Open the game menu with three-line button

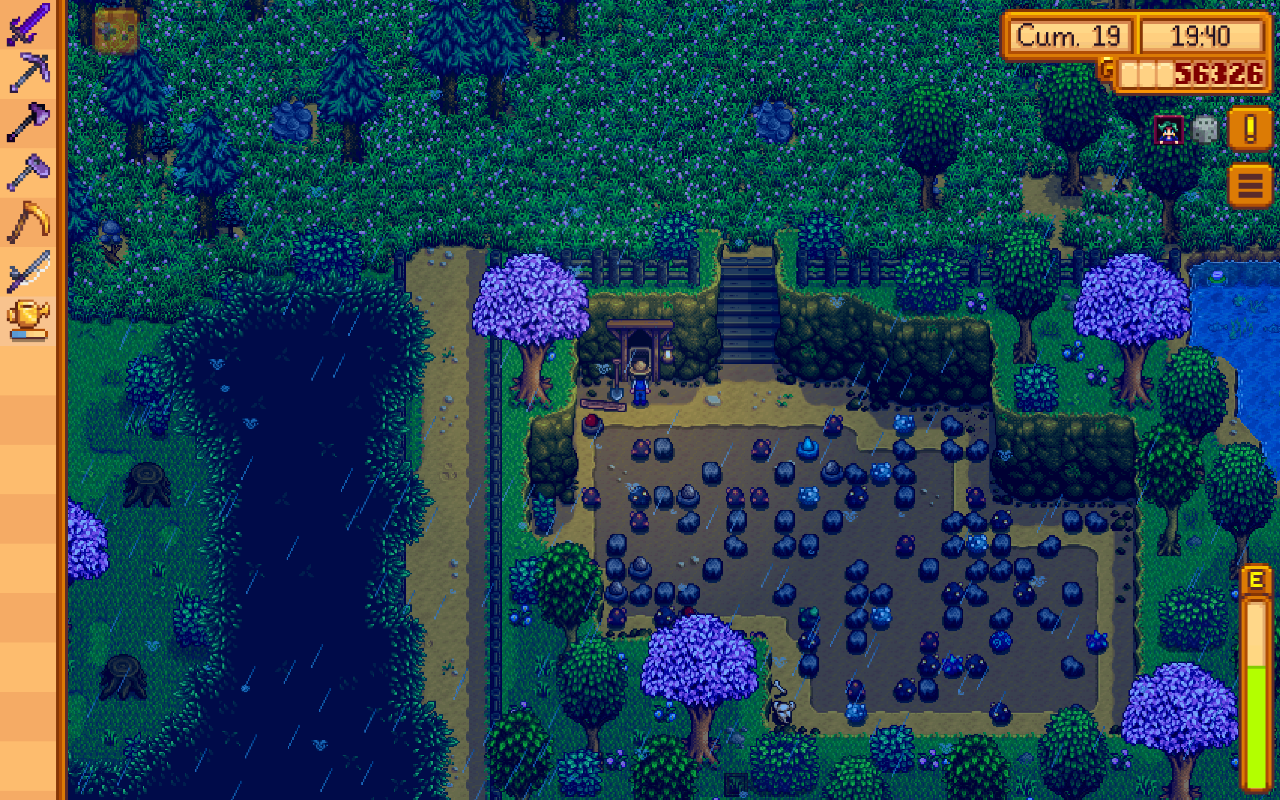1250,185
